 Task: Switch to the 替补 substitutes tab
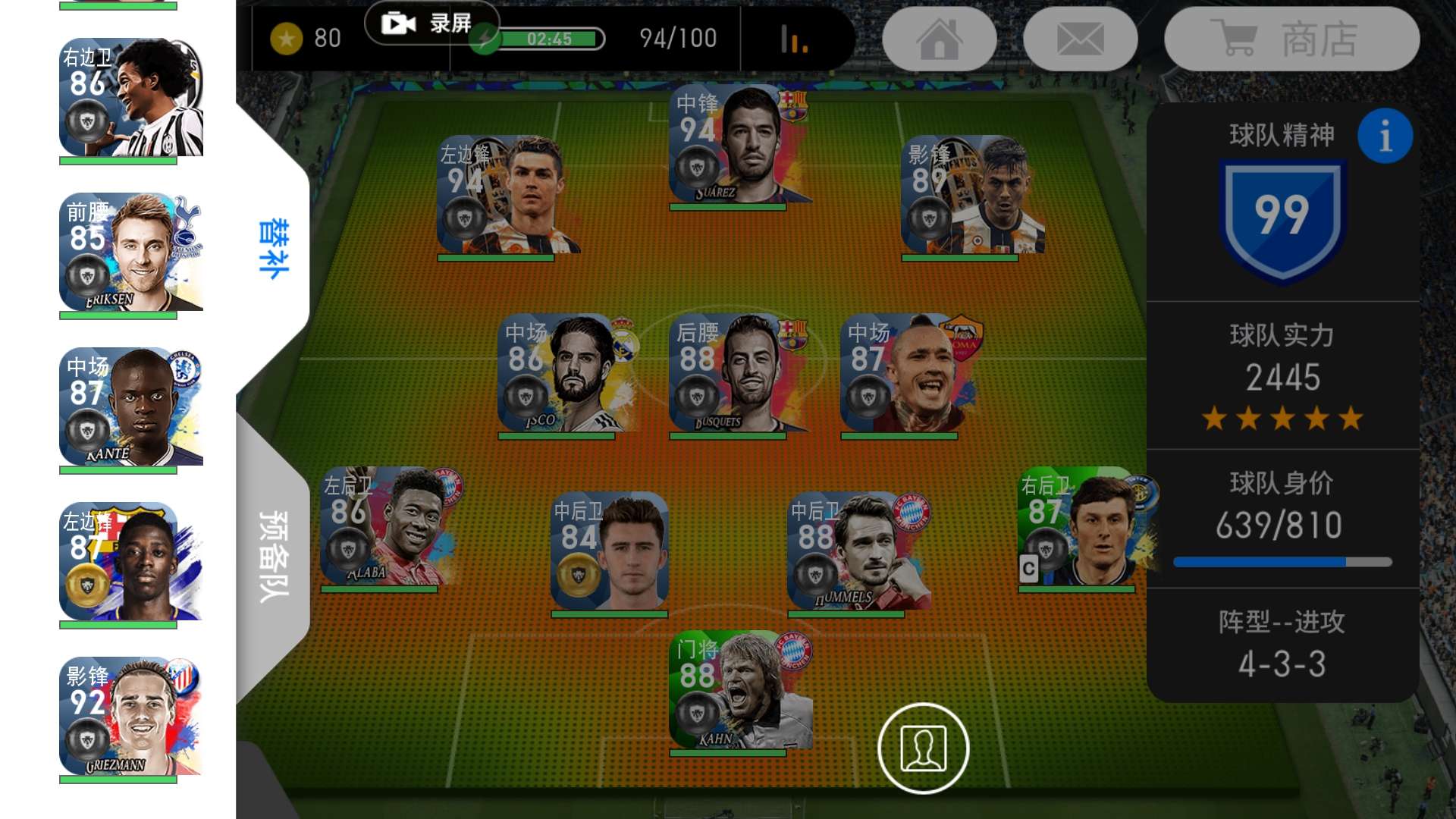click(273, 249)
